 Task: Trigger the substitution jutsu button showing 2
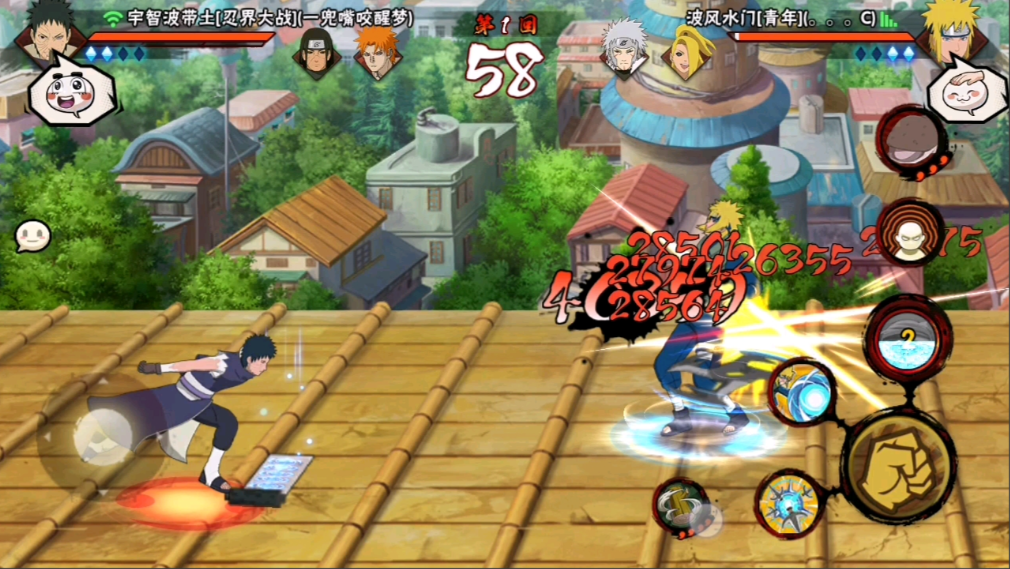906,338
